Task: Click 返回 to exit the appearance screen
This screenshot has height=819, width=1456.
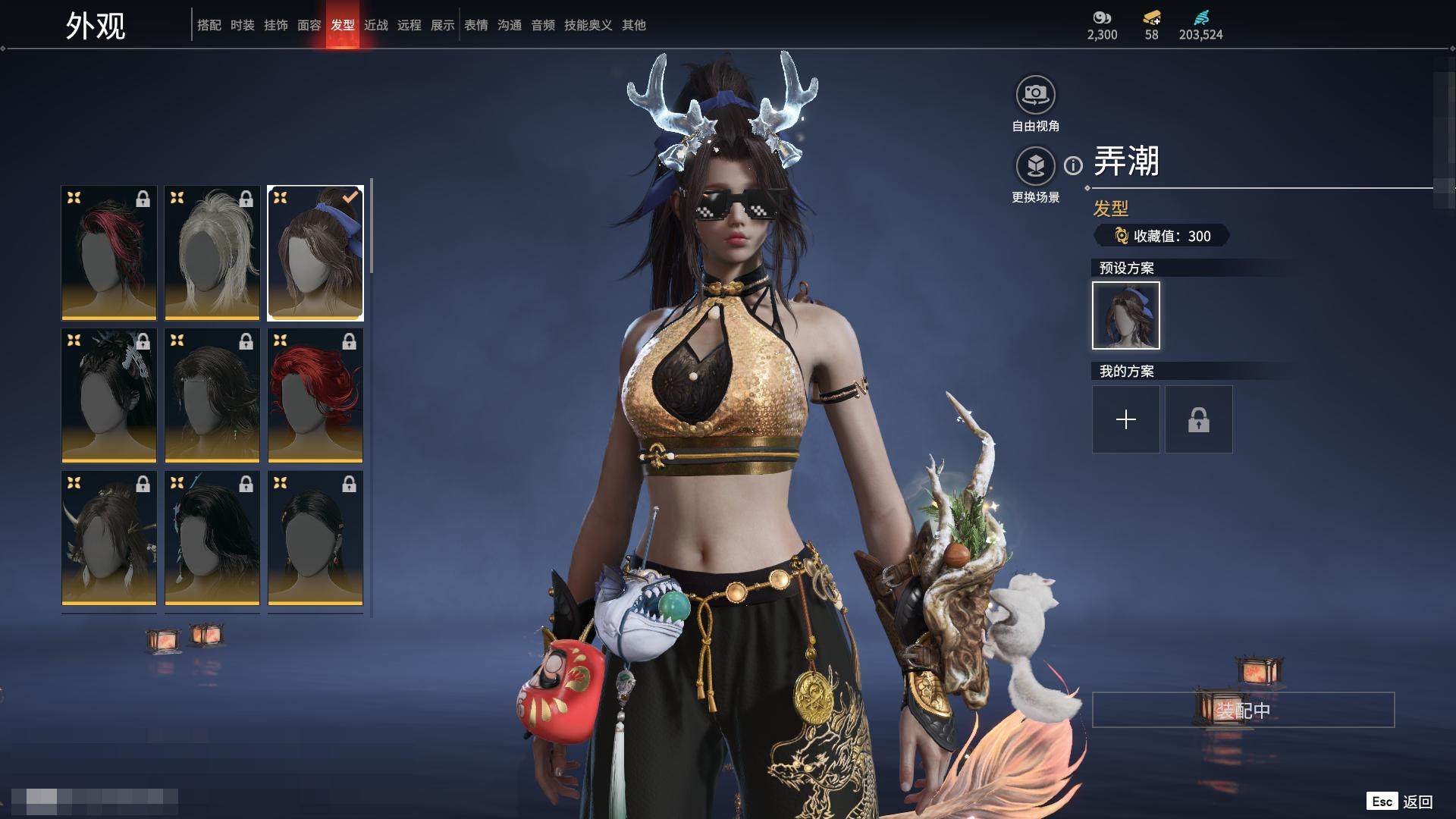Action: (1417, 802)
